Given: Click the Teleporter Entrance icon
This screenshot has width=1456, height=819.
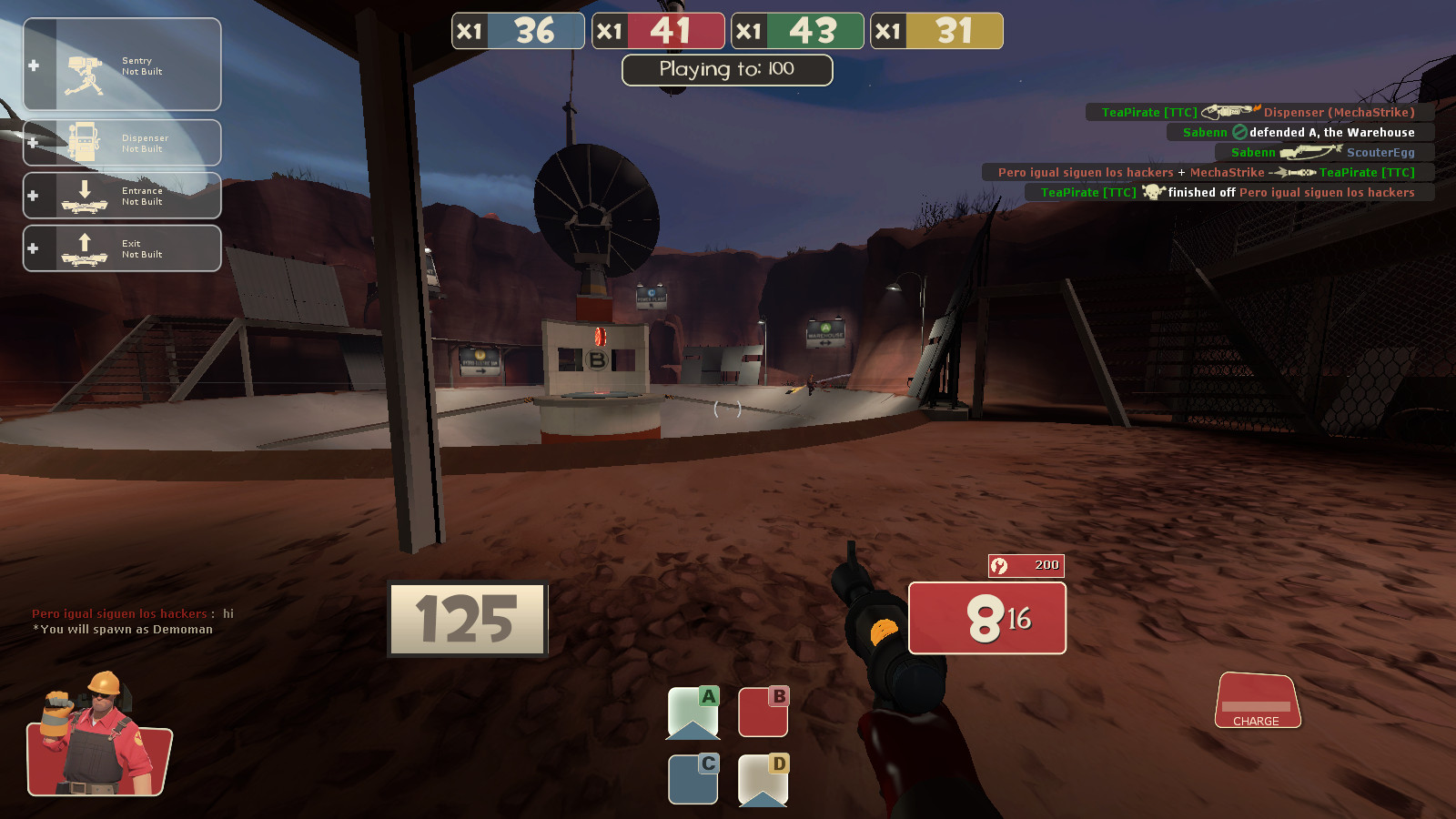Looking at the screenshot, I should pos(86,195).
